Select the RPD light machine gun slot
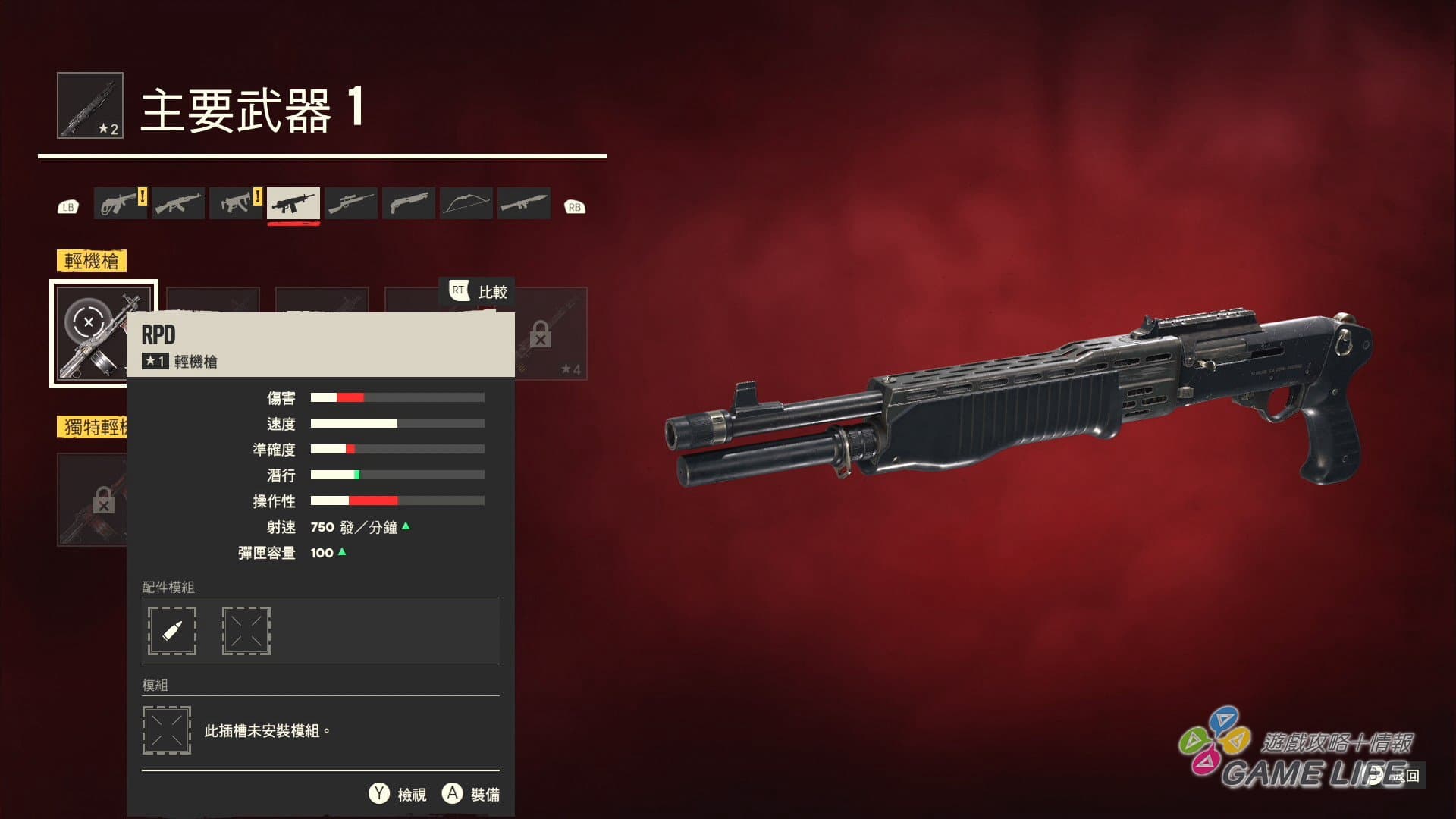Image resolution: width=1456 pixels, height=819 pixels. 89,334
